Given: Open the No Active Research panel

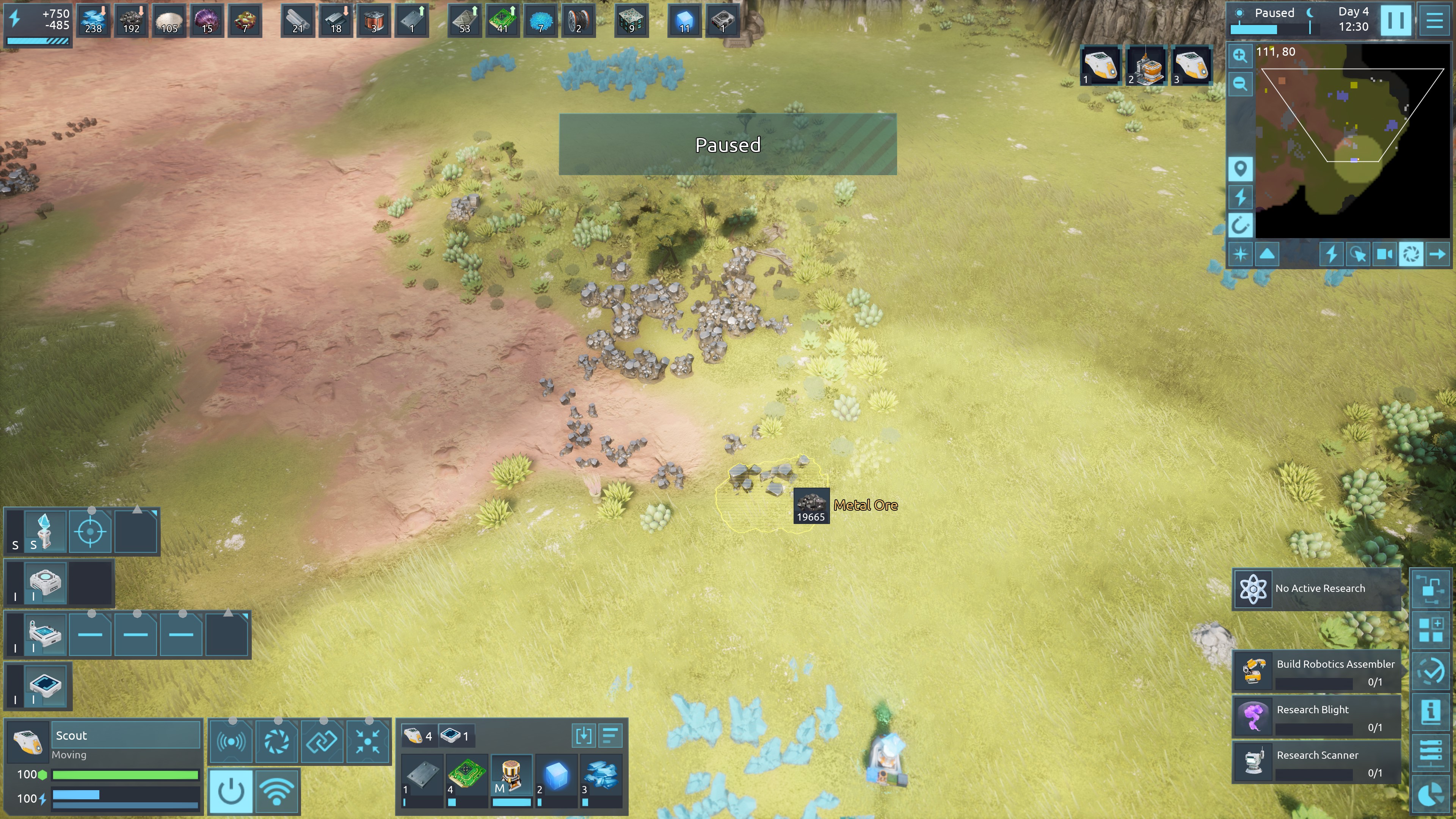Looking at the screenshot, I should pos(1316,589).
